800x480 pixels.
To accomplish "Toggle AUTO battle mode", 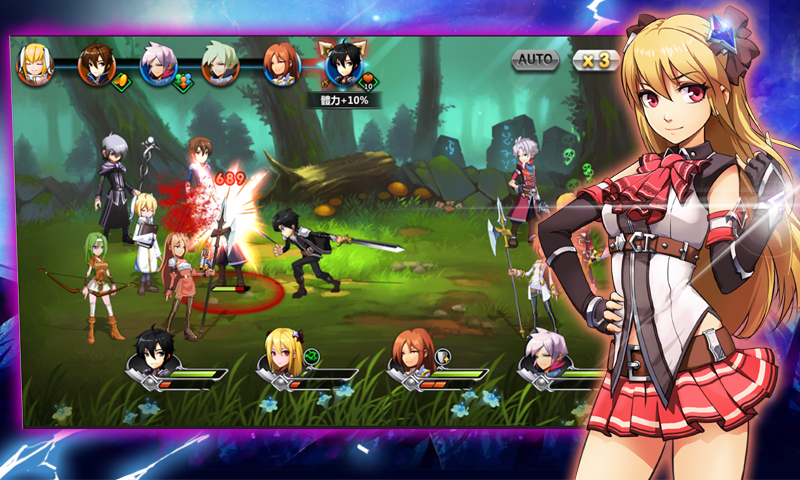I will point(536,60).
